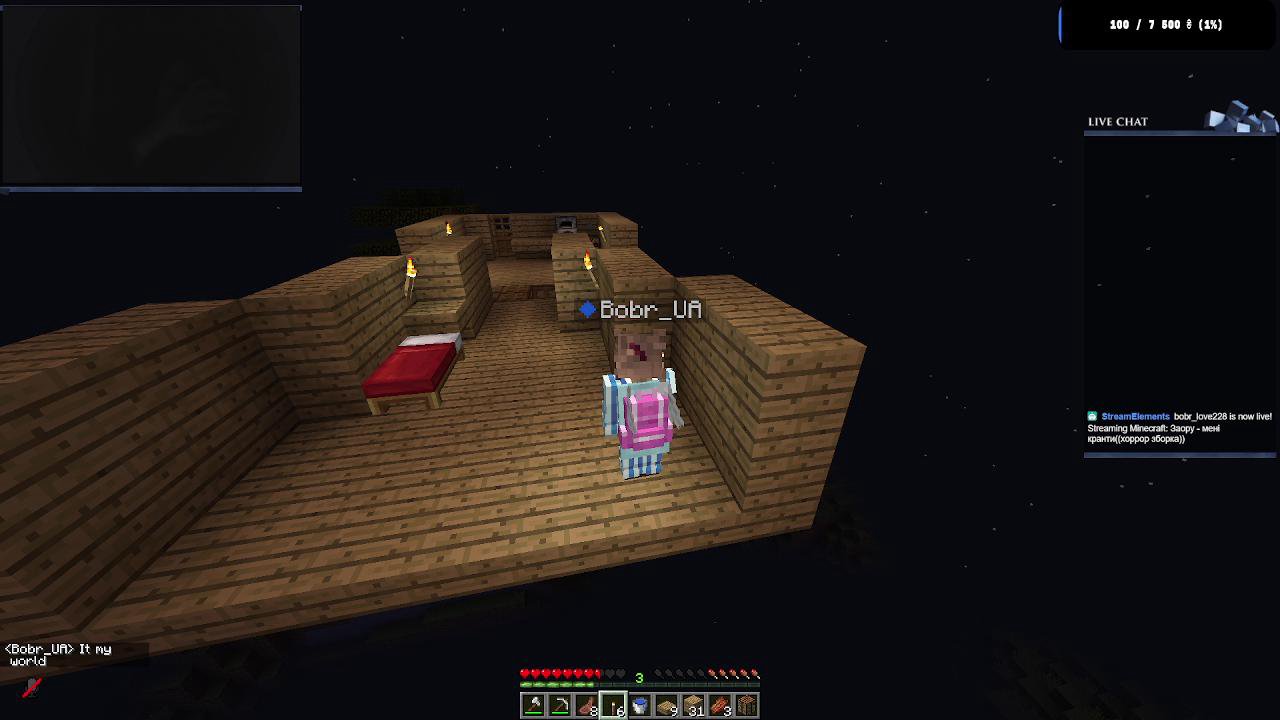Click the webcam overlay in the top left
1280x720 pixels.
click(150, 95)
